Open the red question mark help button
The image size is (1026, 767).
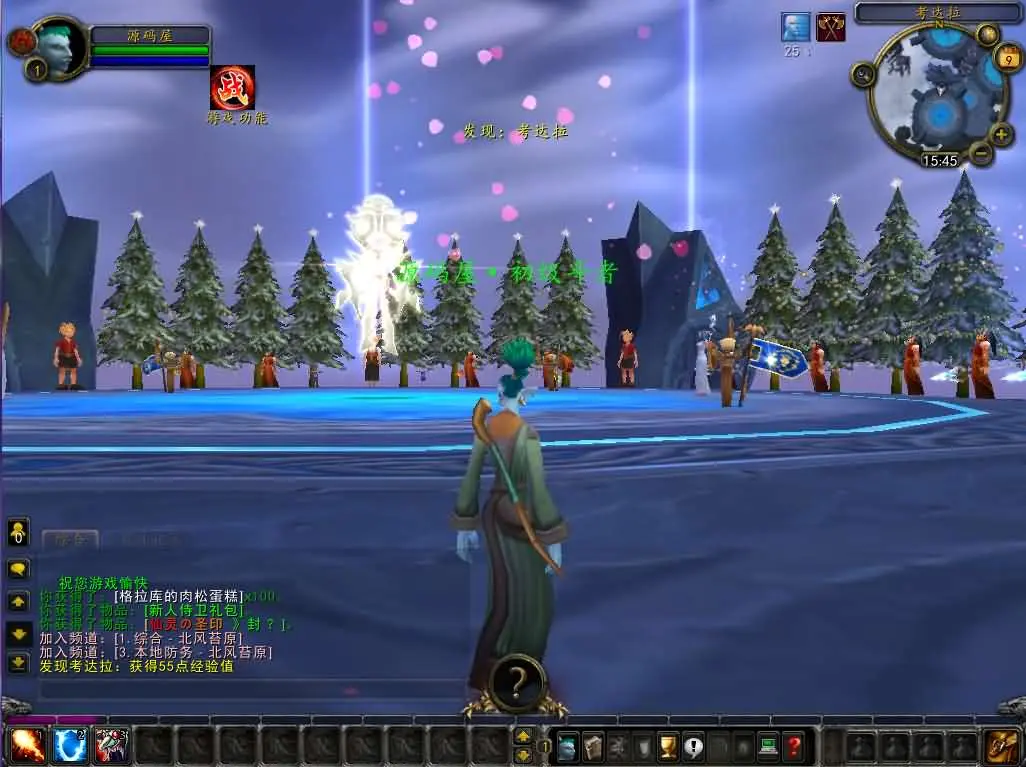click(x=794, y=746)
